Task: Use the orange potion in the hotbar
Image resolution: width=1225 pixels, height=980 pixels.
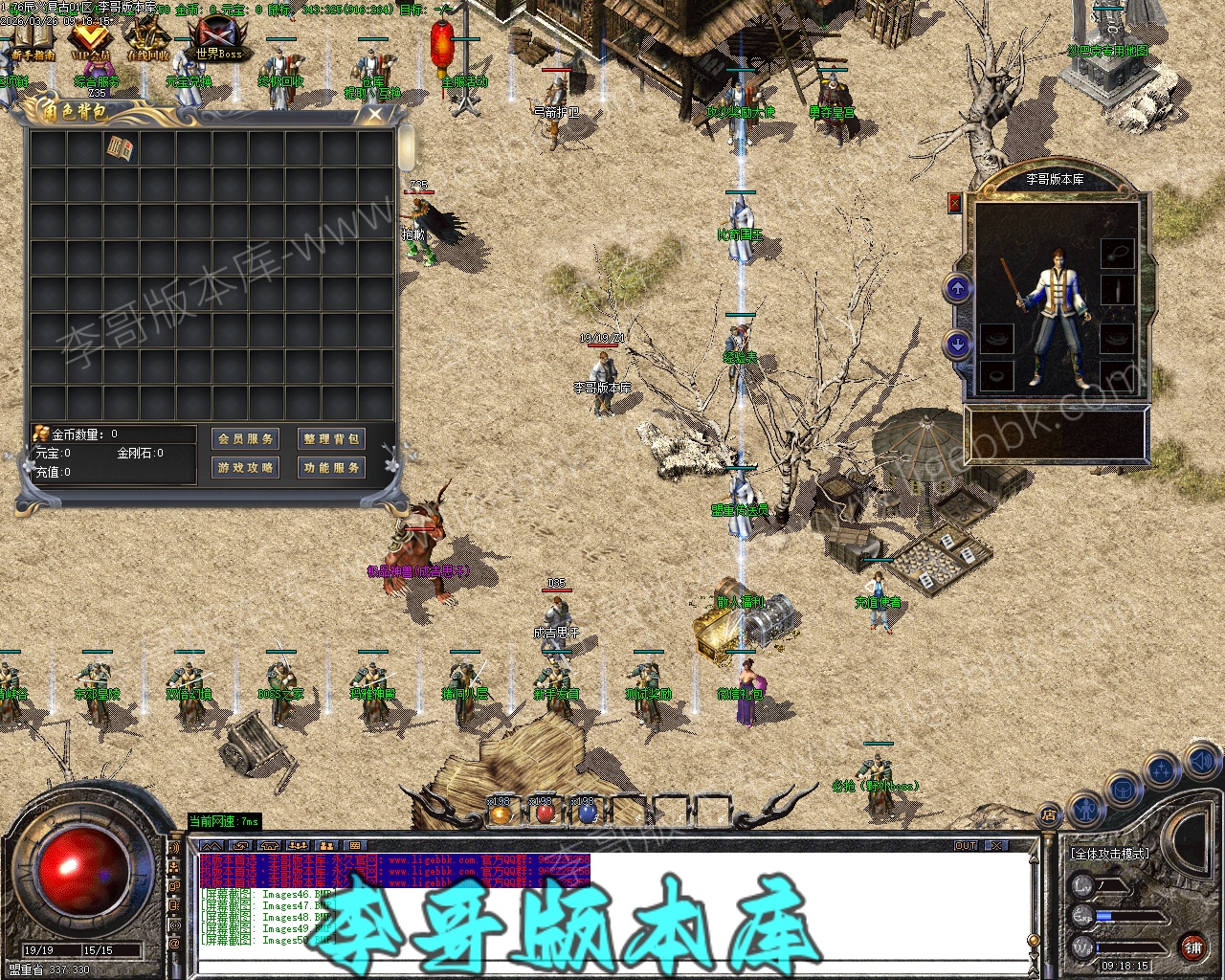Action: tap(501, 814)
